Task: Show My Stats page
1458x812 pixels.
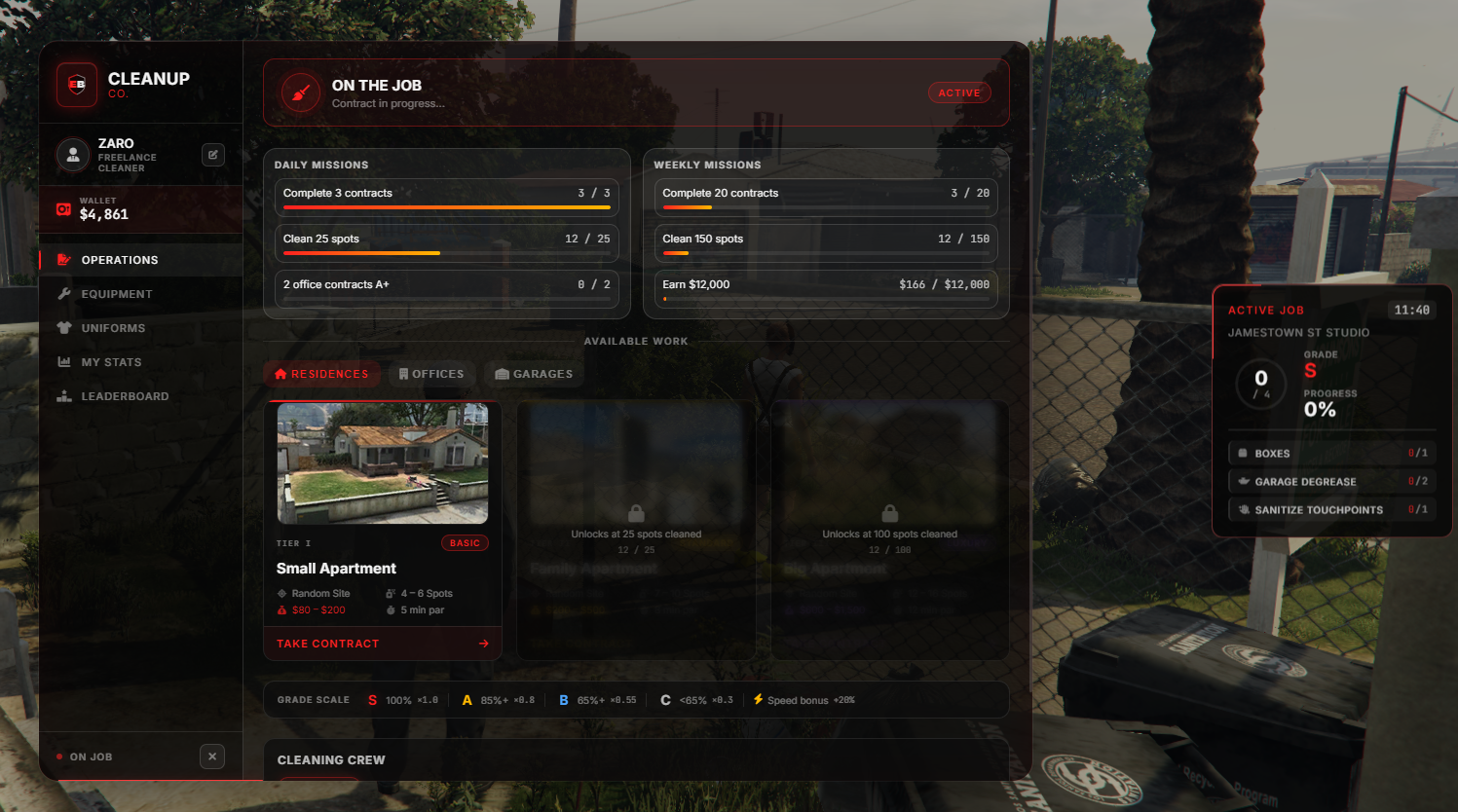Action: [x=111, y=362]
